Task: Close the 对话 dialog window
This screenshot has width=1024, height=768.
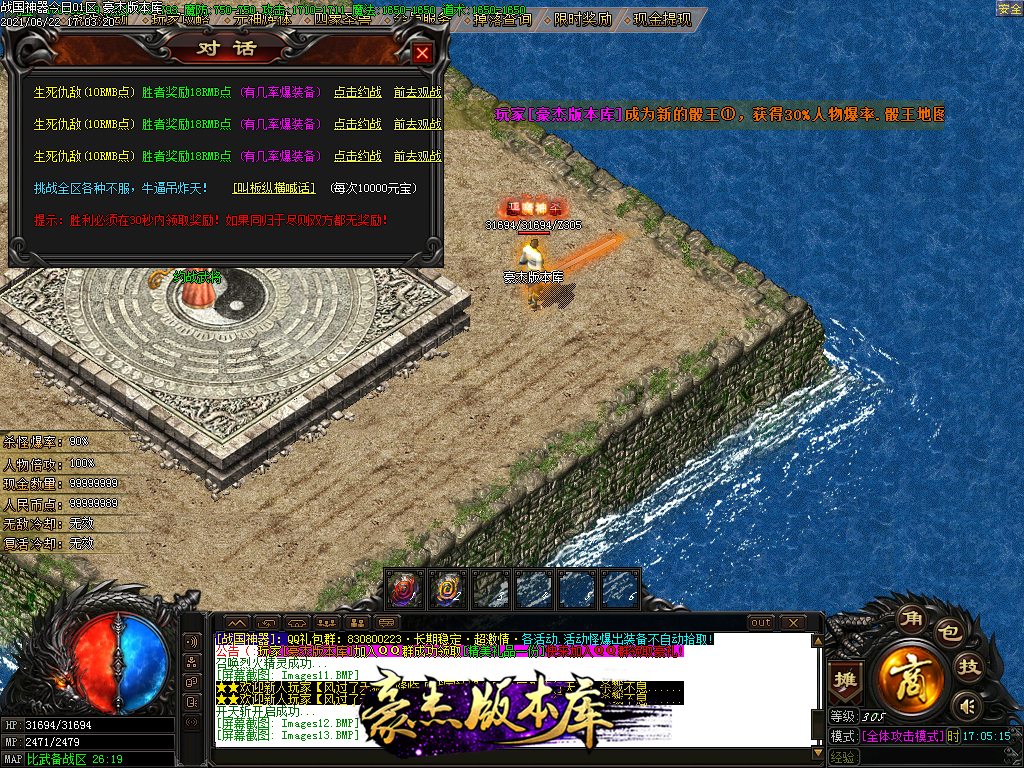Action: click(423, 53)
